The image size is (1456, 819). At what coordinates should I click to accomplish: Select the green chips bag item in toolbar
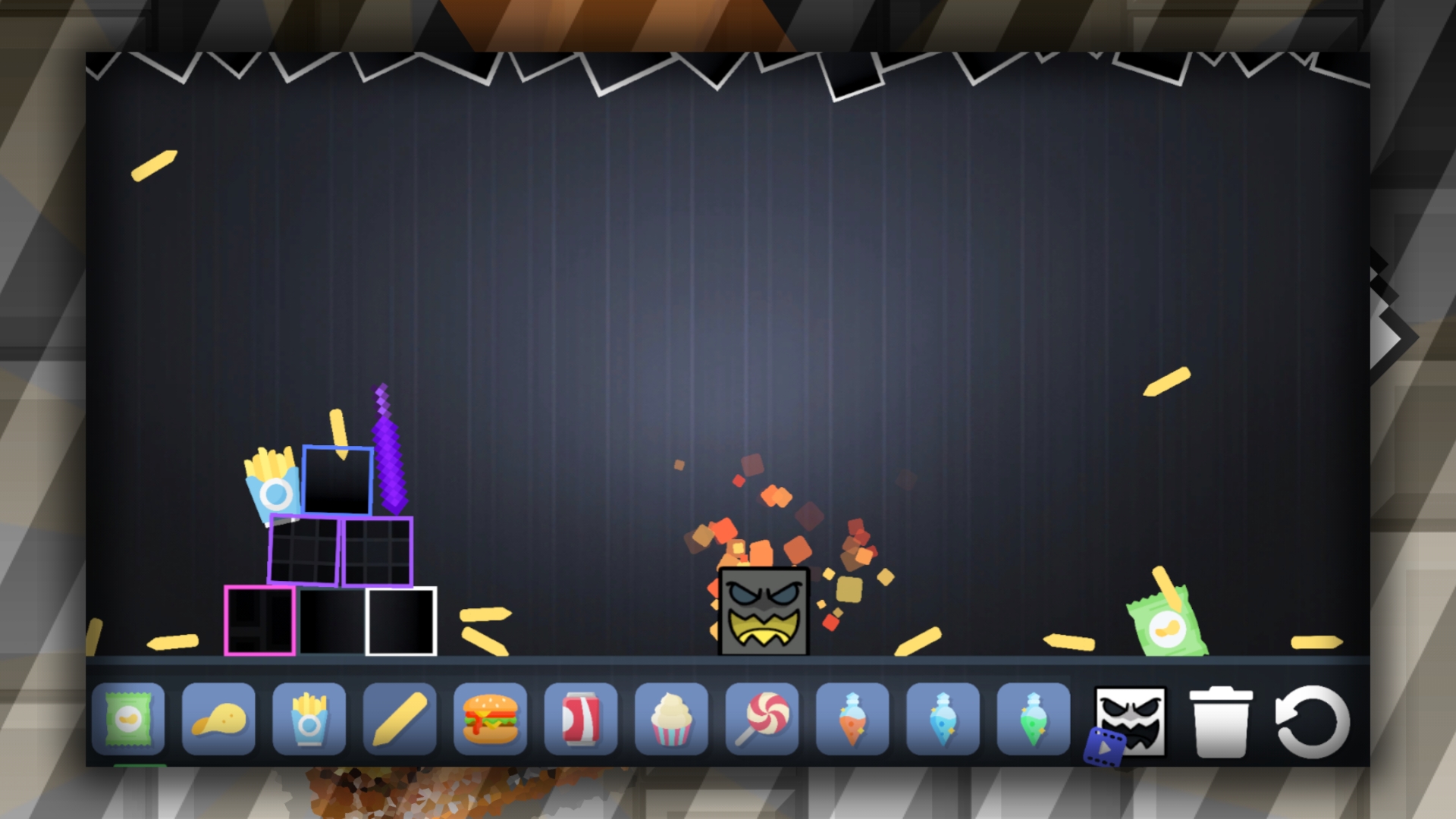(130, 719)
